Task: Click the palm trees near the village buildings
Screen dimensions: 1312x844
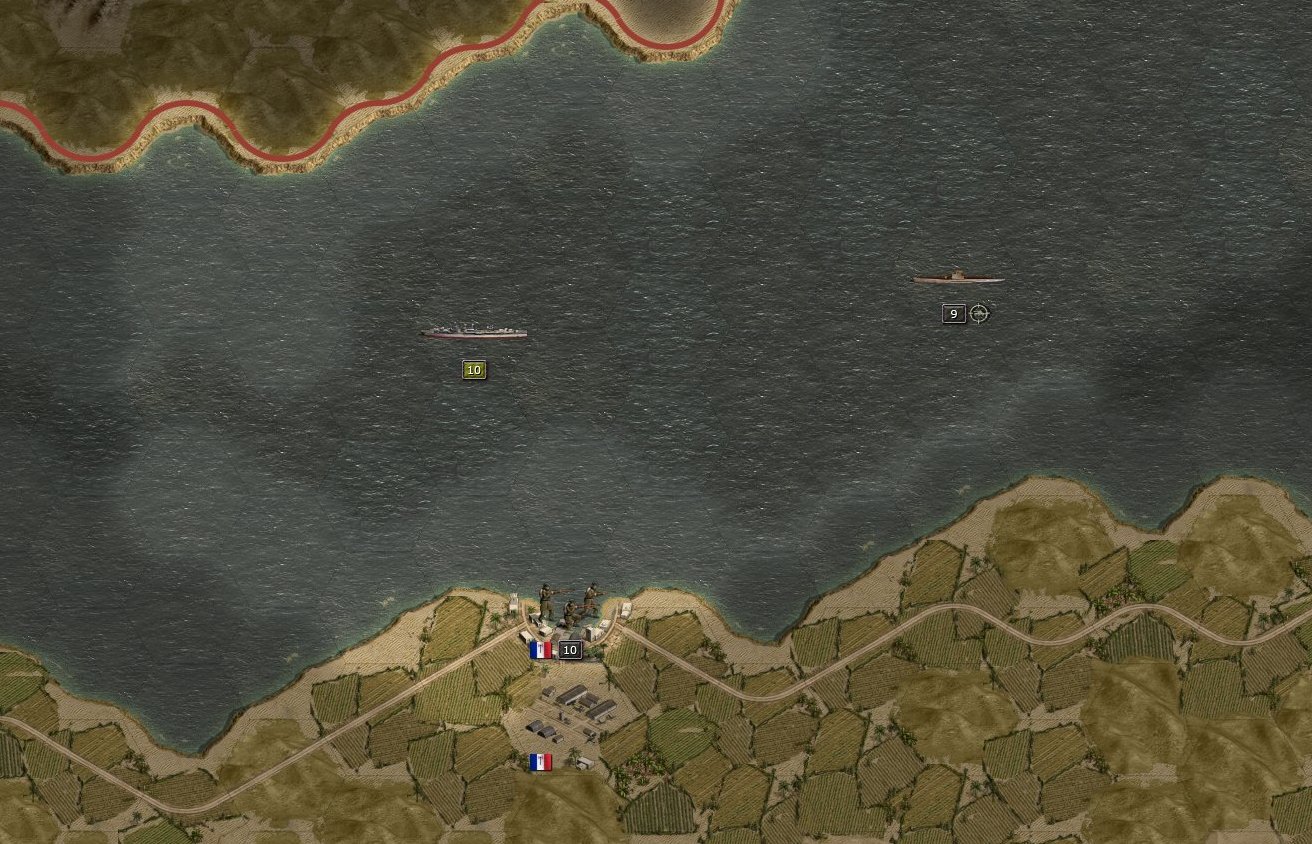Action: click(573, 750)
